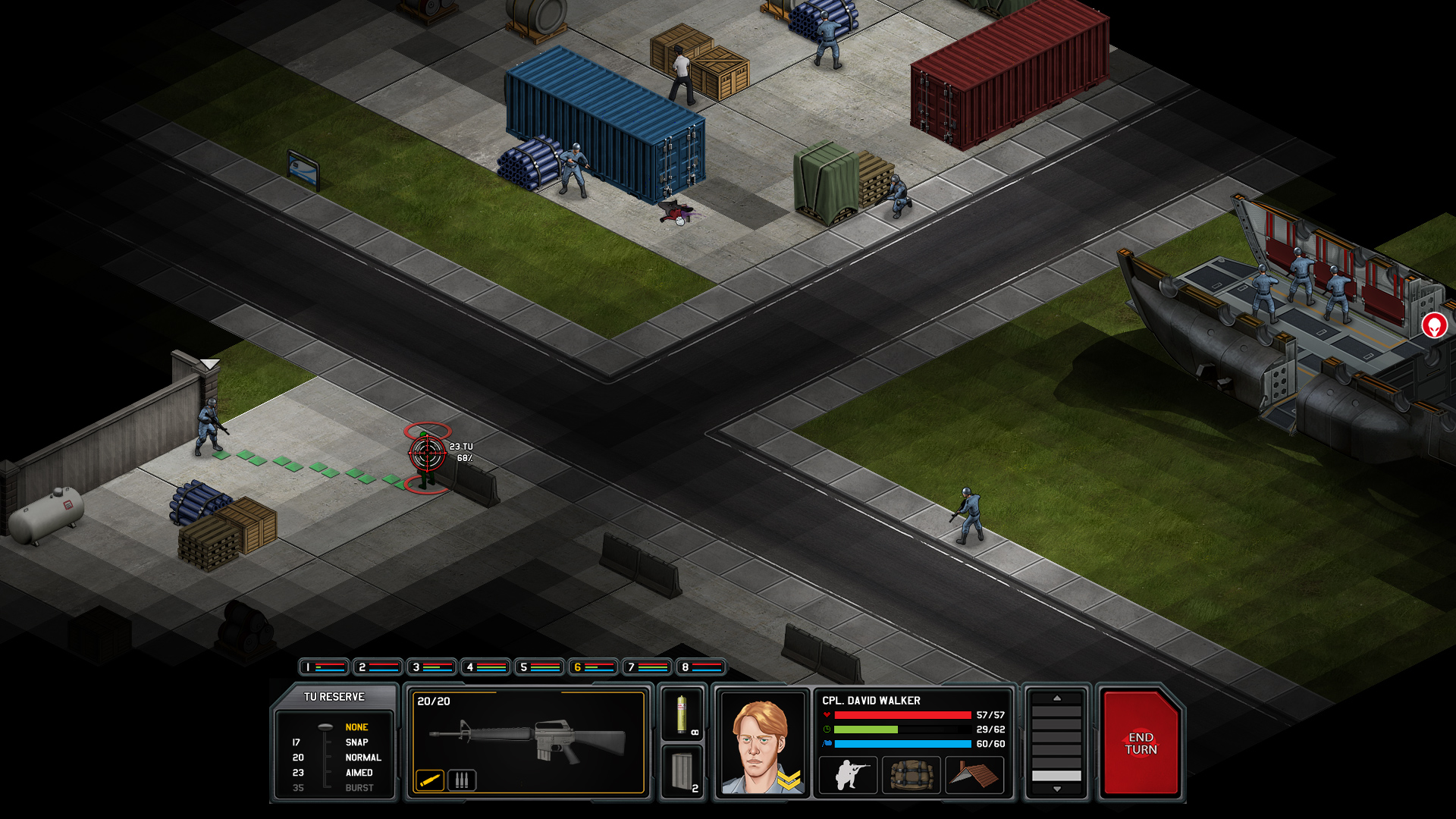
Task: Click Cpl. David Walker's portrait
Action: point(761,745)
